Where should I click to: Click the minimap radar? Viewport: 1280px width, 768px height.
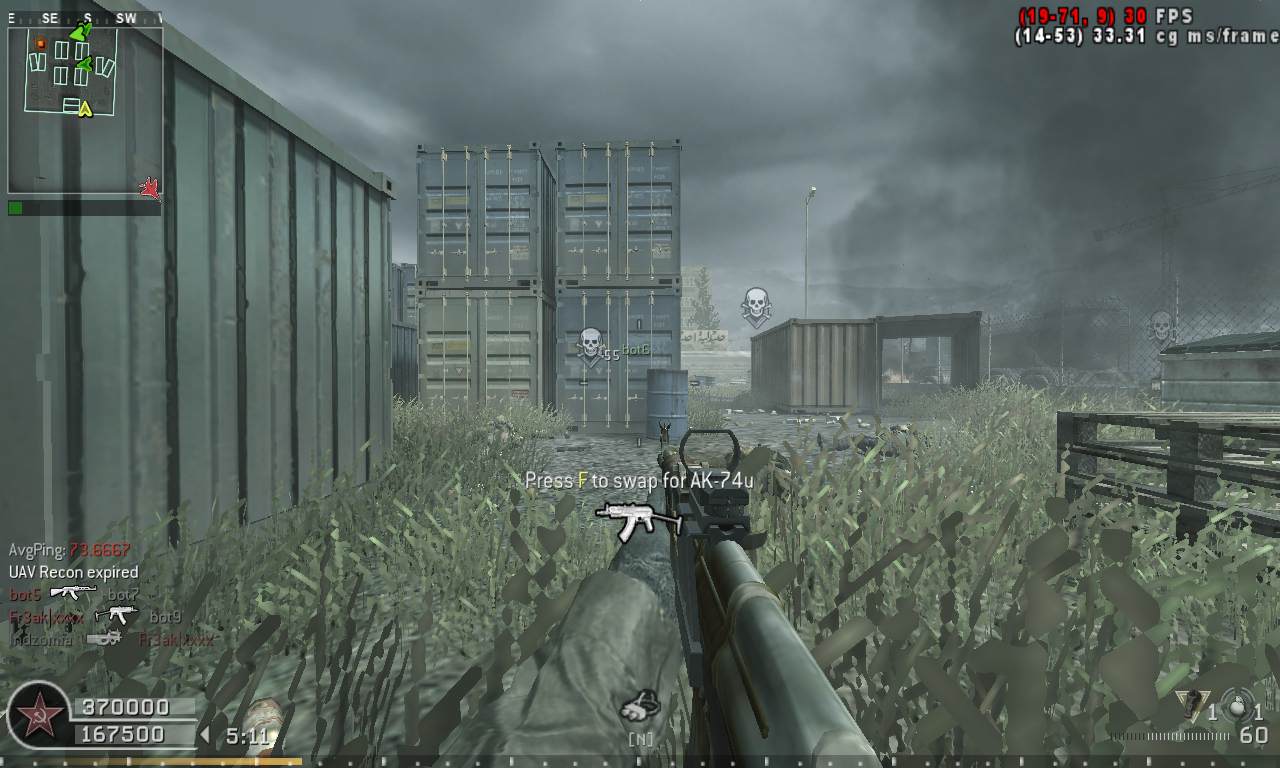pos(85,110)
